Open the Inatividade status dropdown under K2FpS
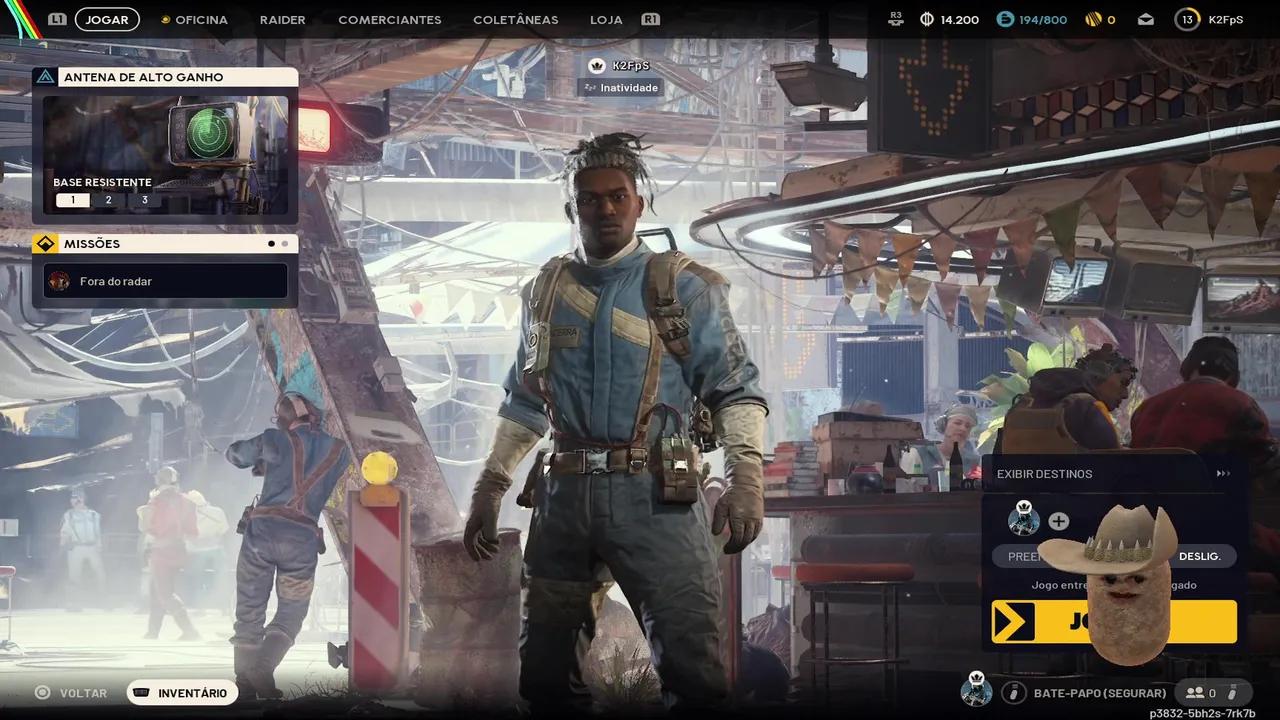The height and width of the screenshot is (720, 1280). click(x=621, y=87)
